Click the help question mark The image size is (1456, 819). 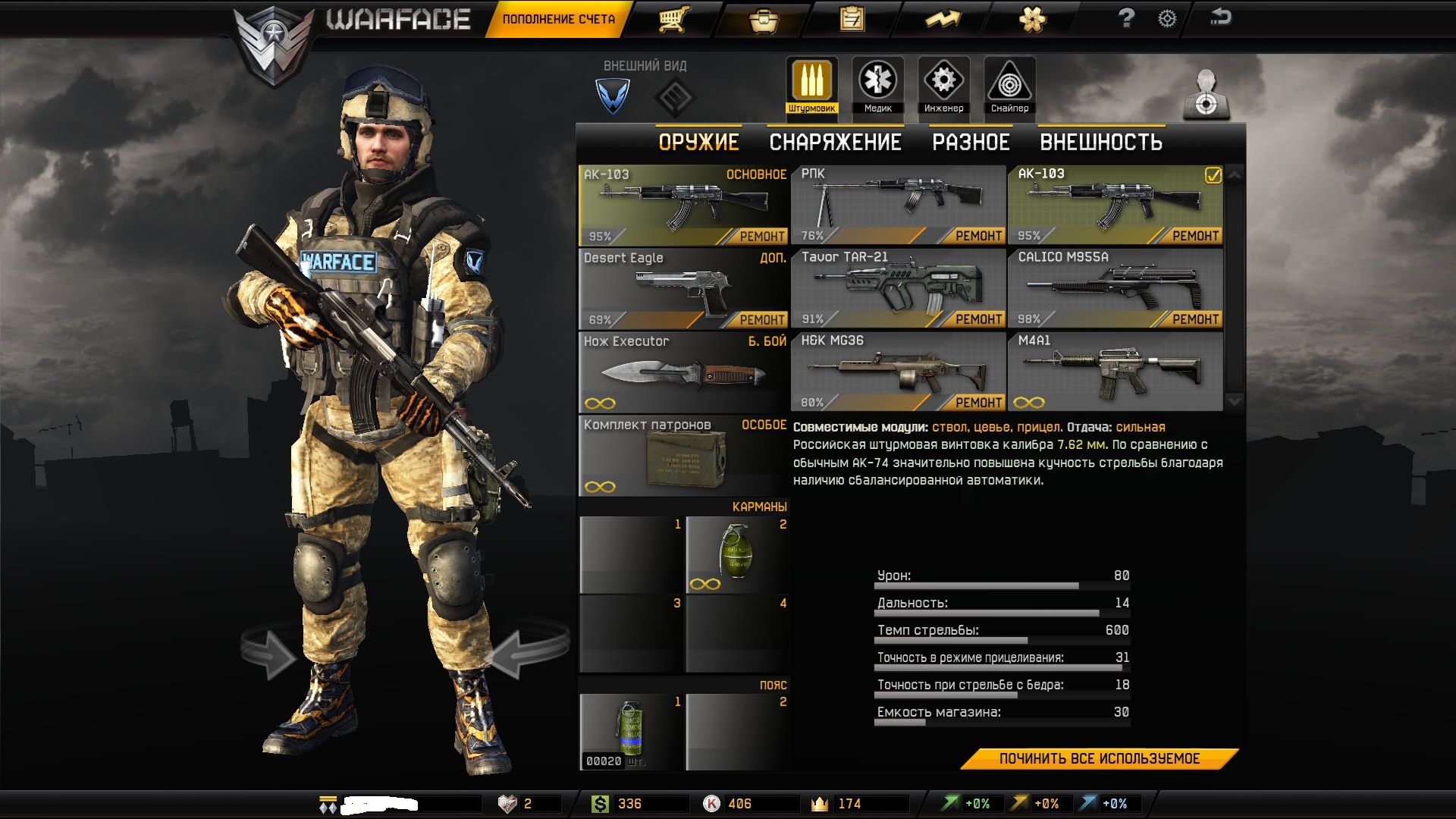coord(1126,18)
